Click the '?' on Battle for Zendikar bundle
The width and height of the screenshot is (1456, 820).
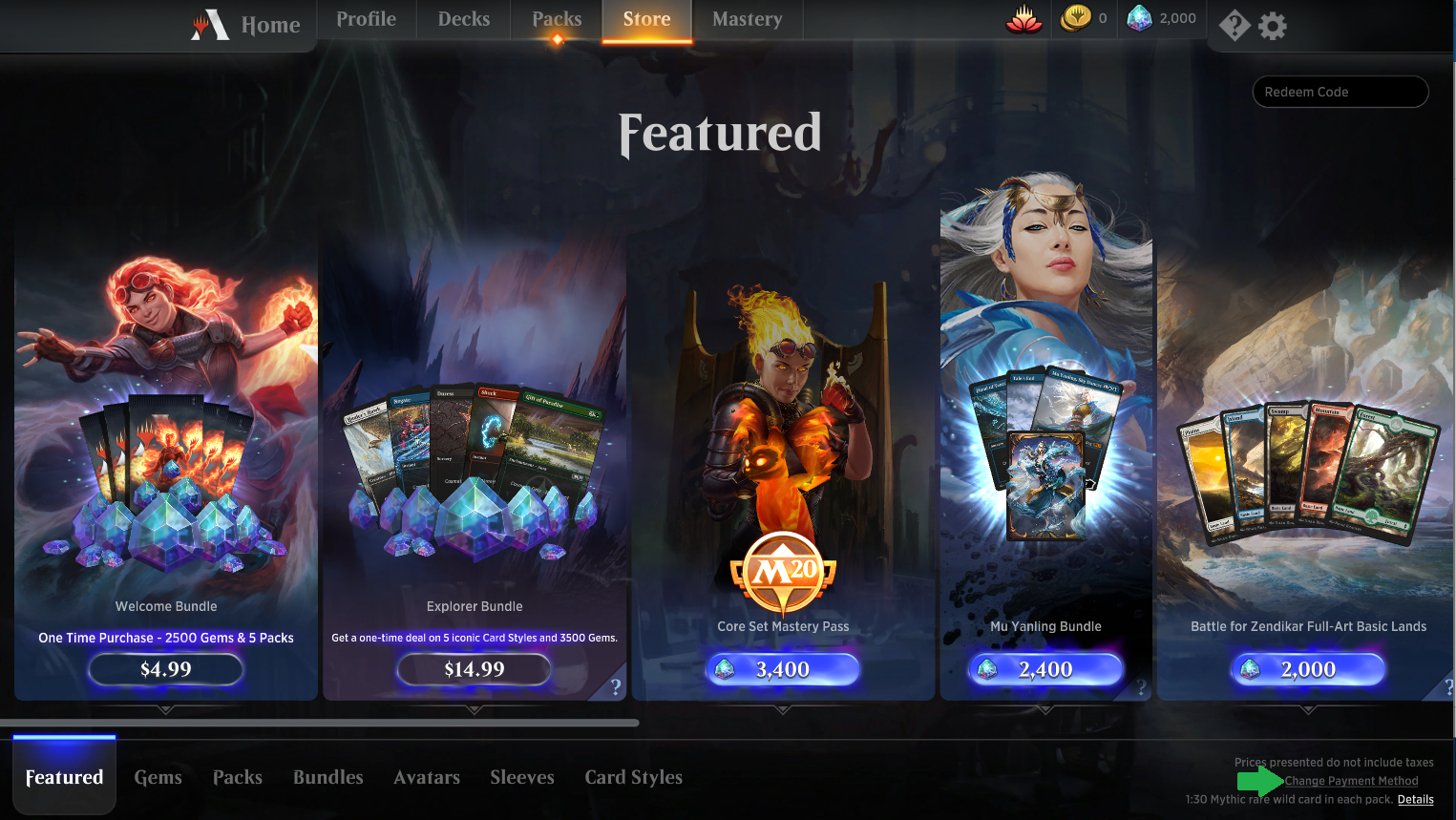1449,686
